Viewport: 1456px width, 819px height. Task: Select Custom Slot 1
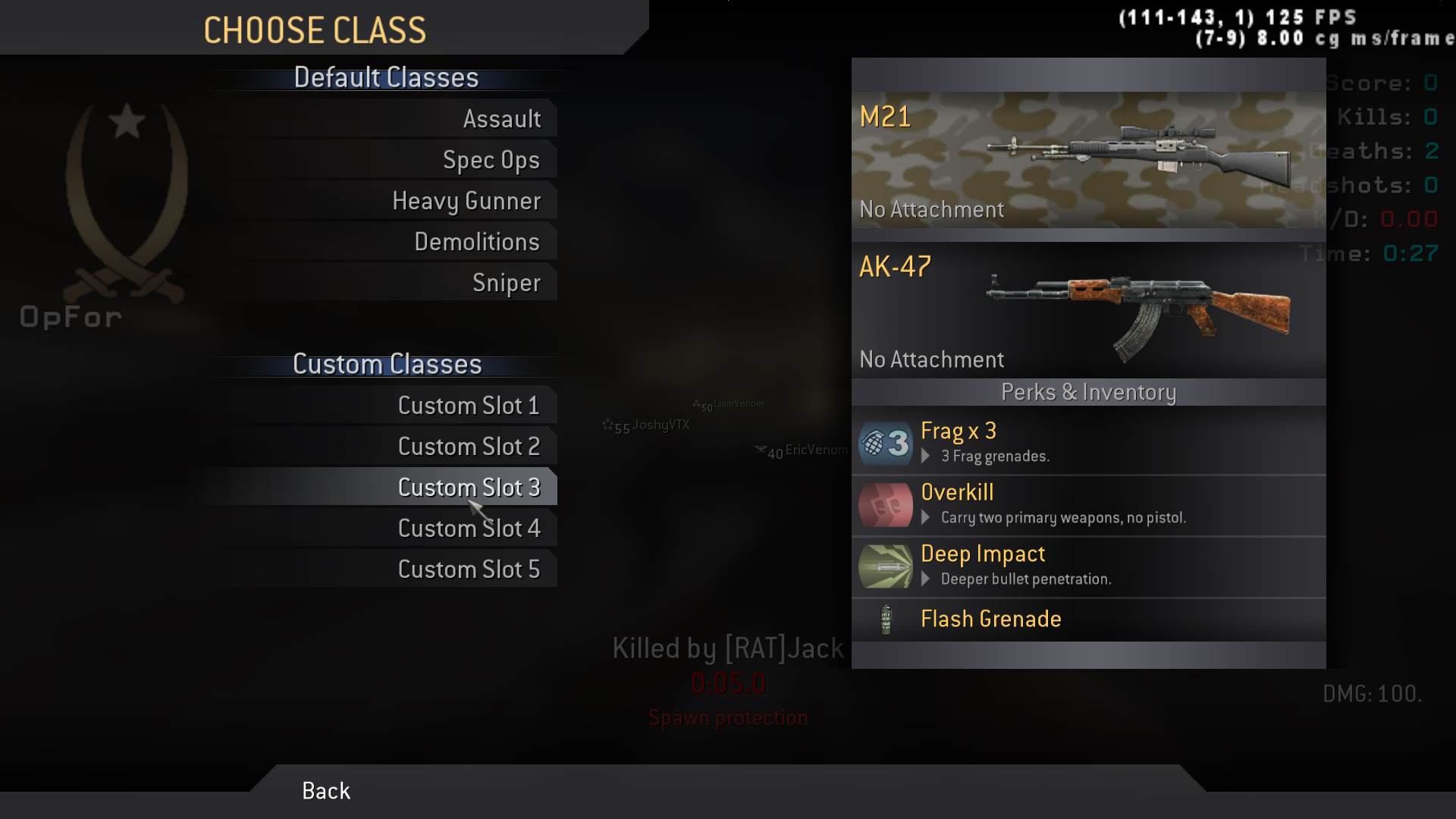pos(469,406)
